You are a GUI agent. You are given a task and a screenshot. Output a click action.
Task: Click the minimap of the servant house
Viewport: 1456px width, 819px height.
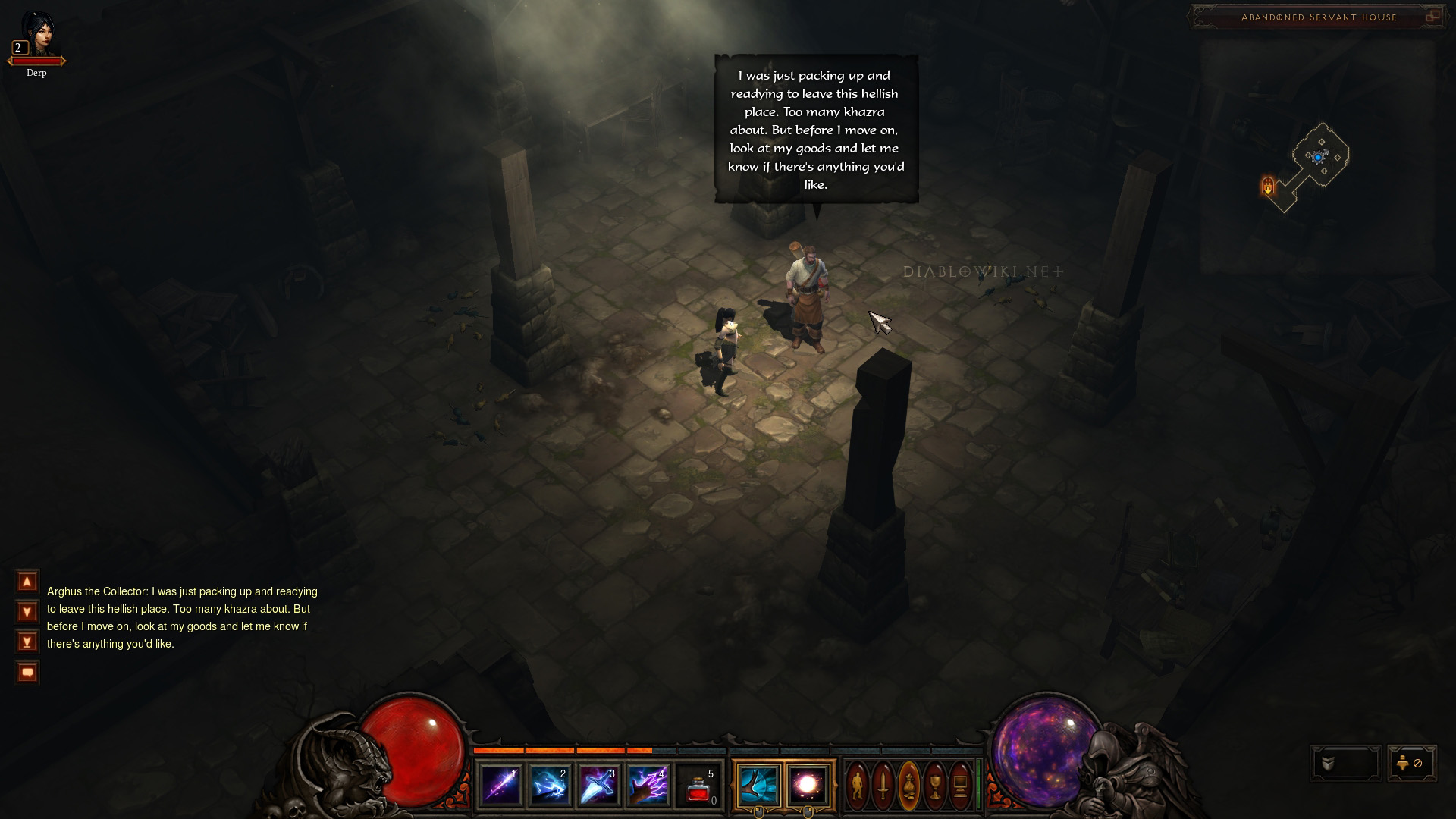[x=1319, y=158]
